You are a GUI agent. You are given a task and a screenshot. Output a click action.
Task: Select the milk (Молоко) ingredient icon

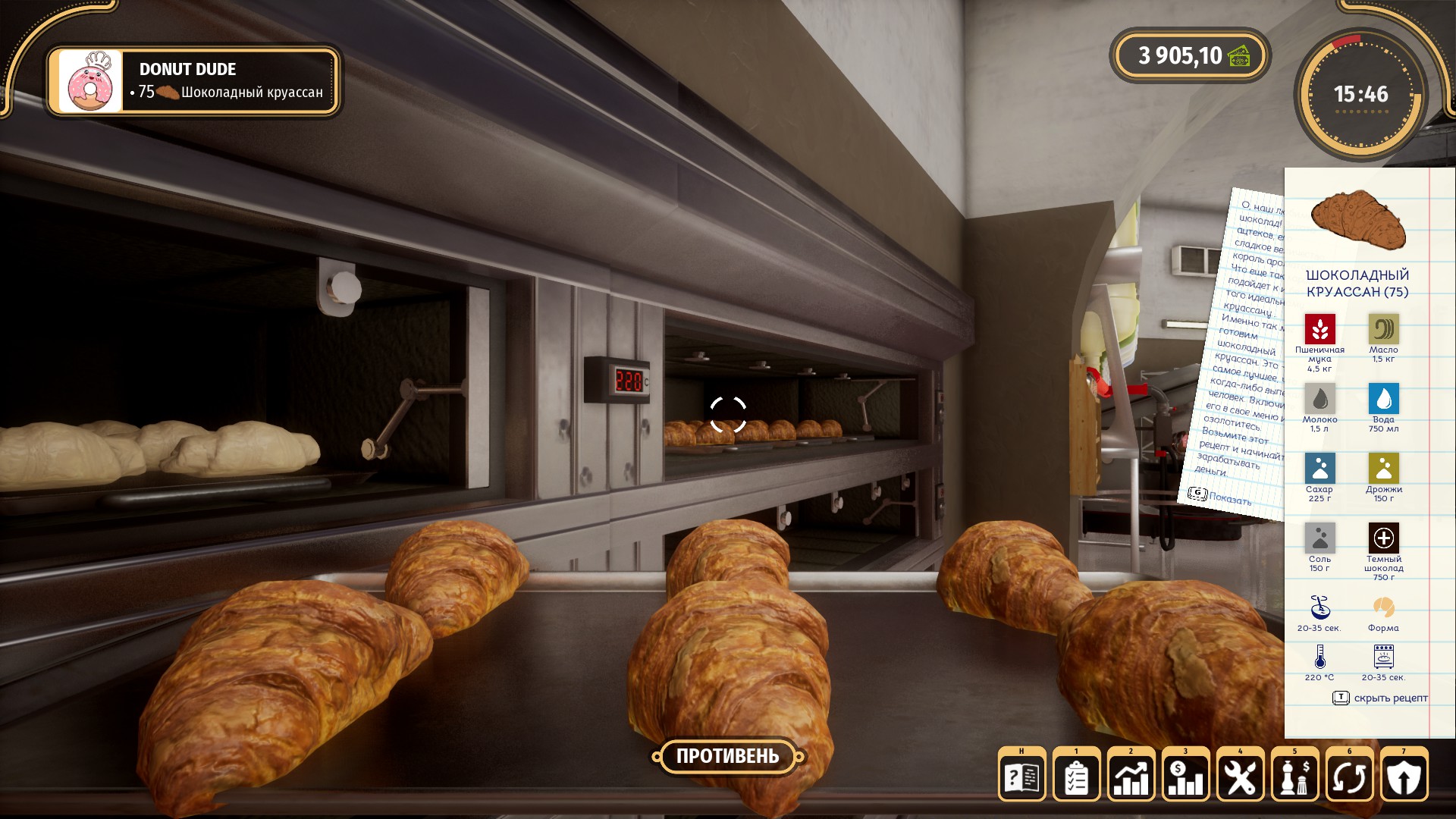[x=1319, y=399]
